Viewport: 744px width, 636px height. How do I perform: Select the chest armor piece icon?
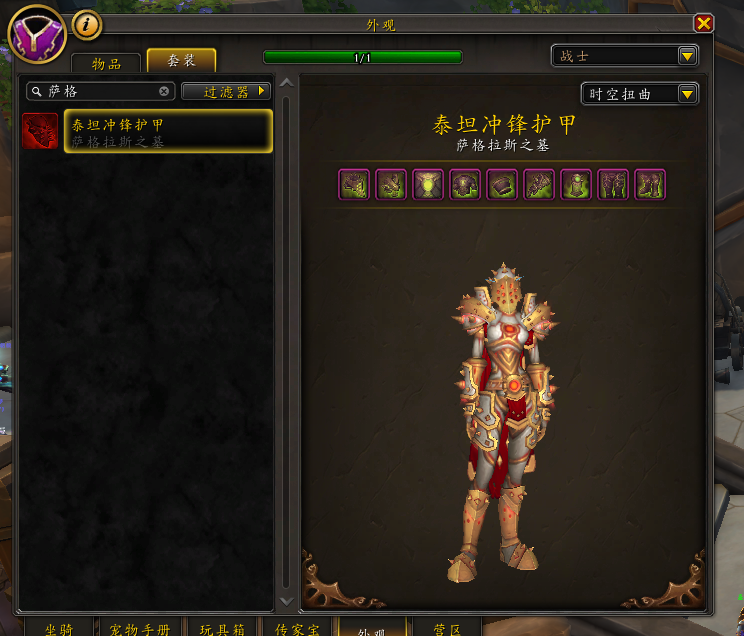(x=465, y=185)
